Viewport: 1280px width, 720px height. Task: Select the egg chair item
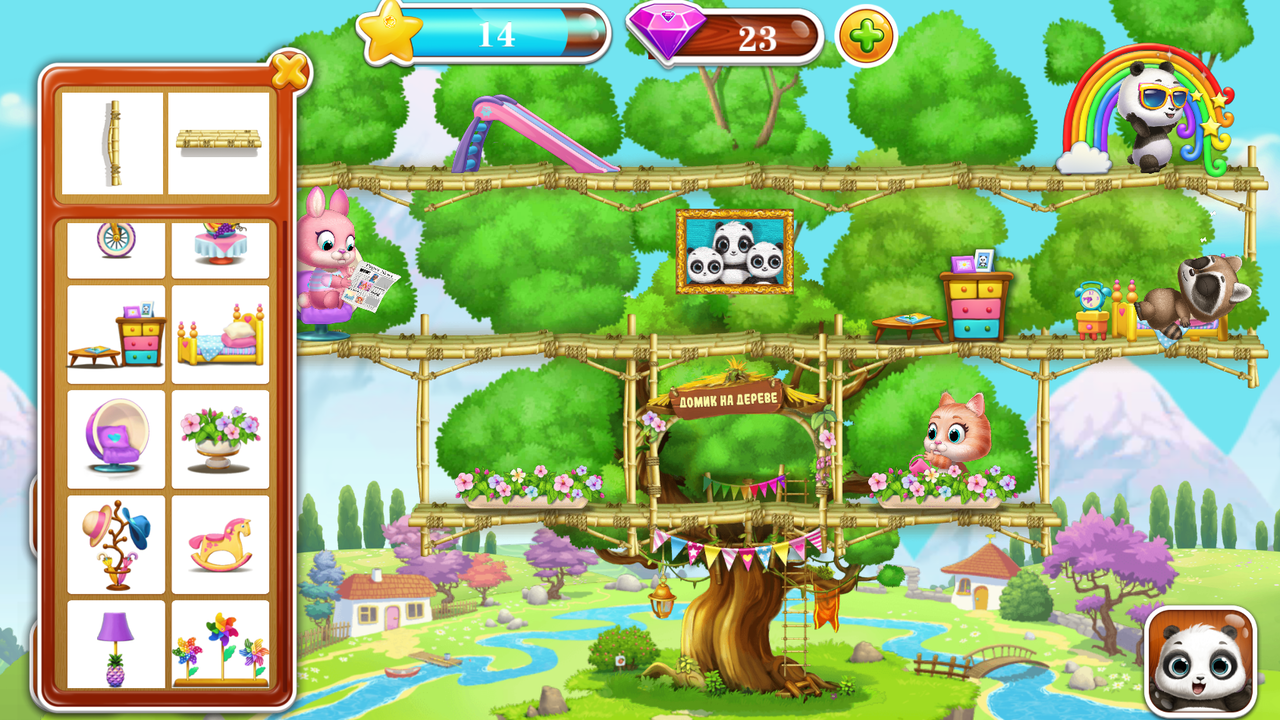[116, 435]
